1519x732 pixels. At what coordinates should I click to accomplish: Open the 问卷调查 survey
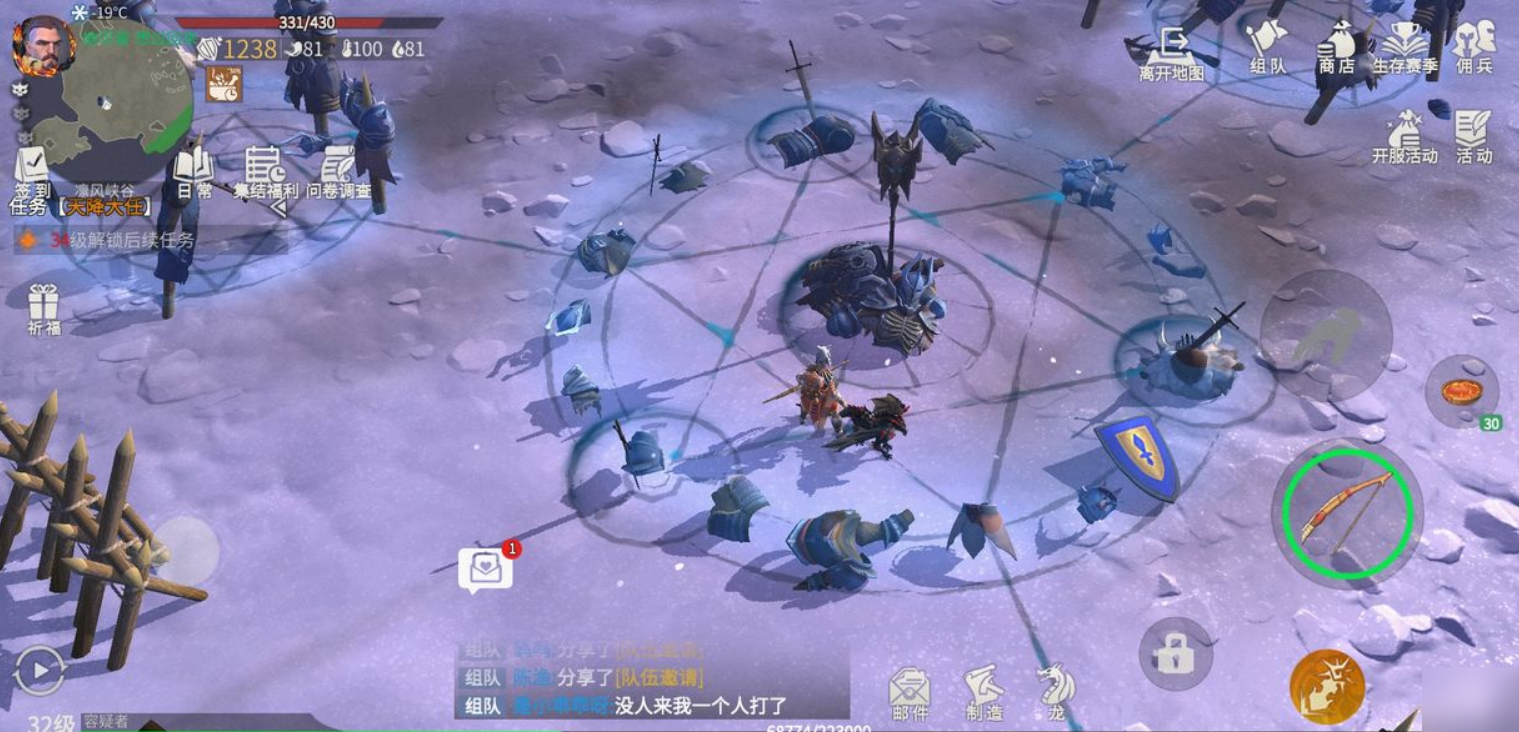(338, 170)
